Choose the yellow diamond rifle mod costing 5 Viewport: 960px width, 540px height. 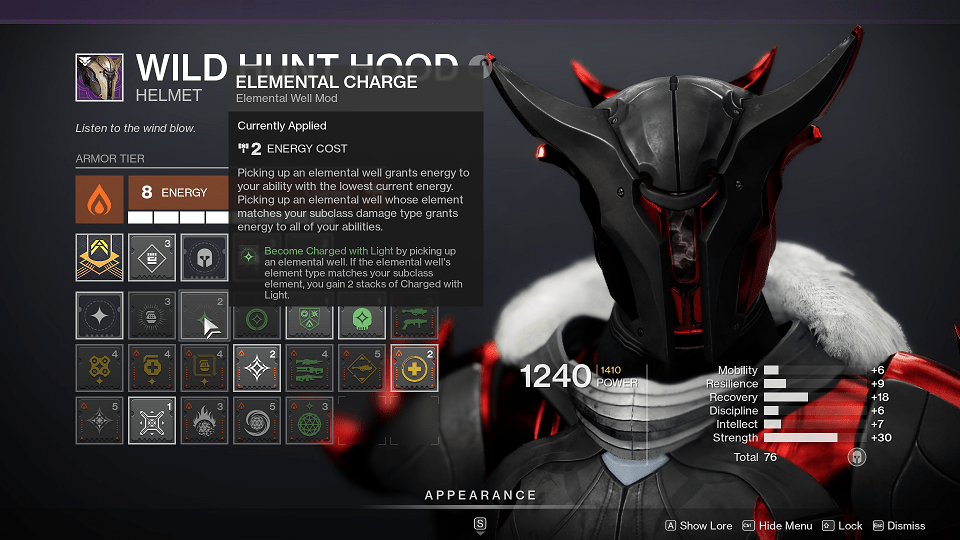click(x=361, y=368)
